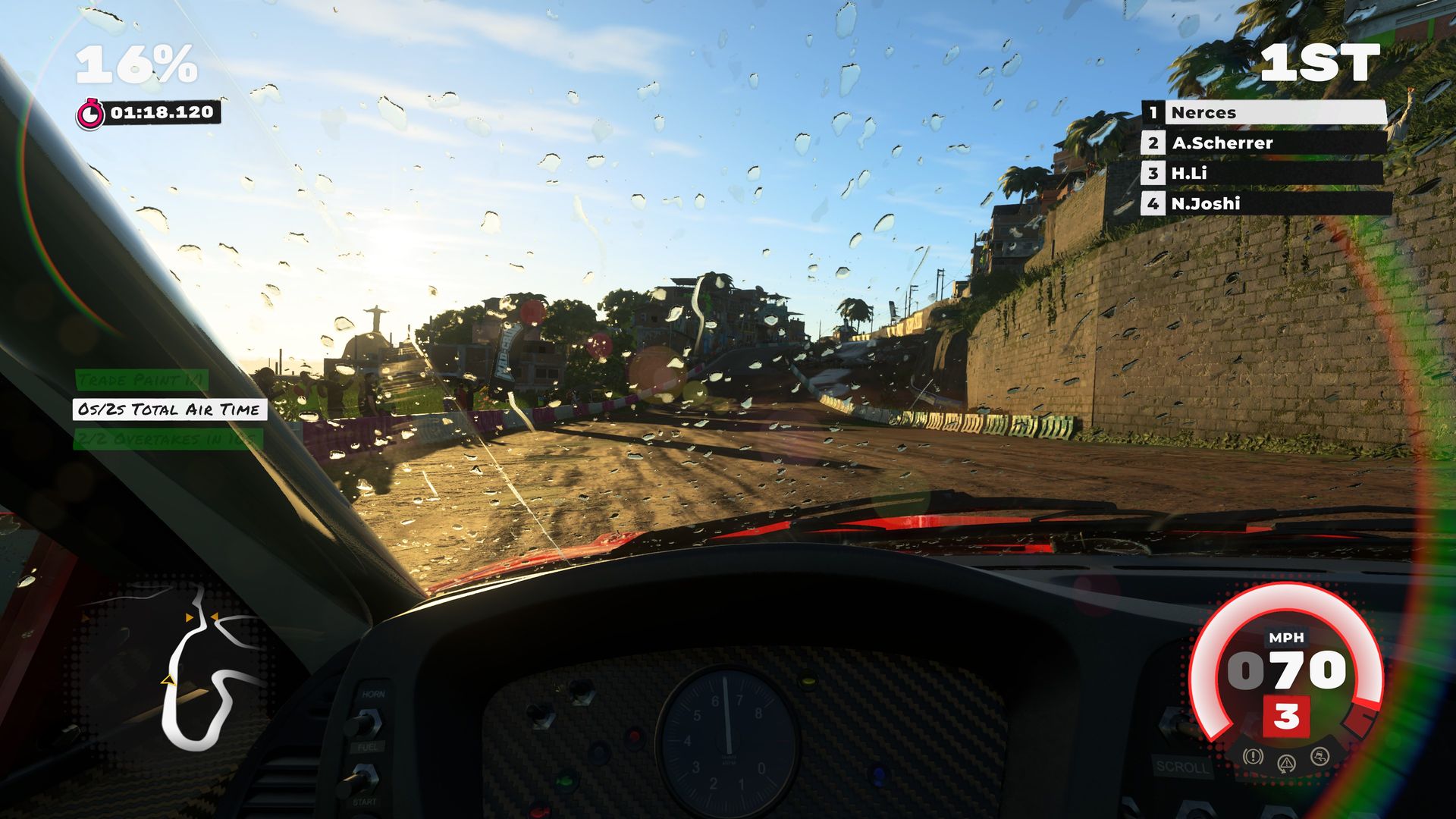The image size is (1456, 819).
Task: Click the traction control skidding car icon
Action: click(x=1320, y=756)
